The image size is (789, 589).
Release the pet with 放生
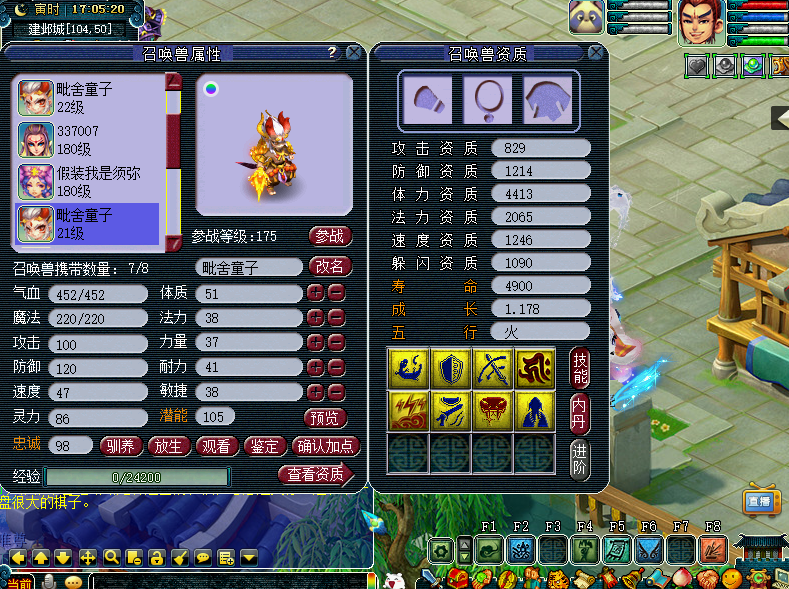point(169,446)
